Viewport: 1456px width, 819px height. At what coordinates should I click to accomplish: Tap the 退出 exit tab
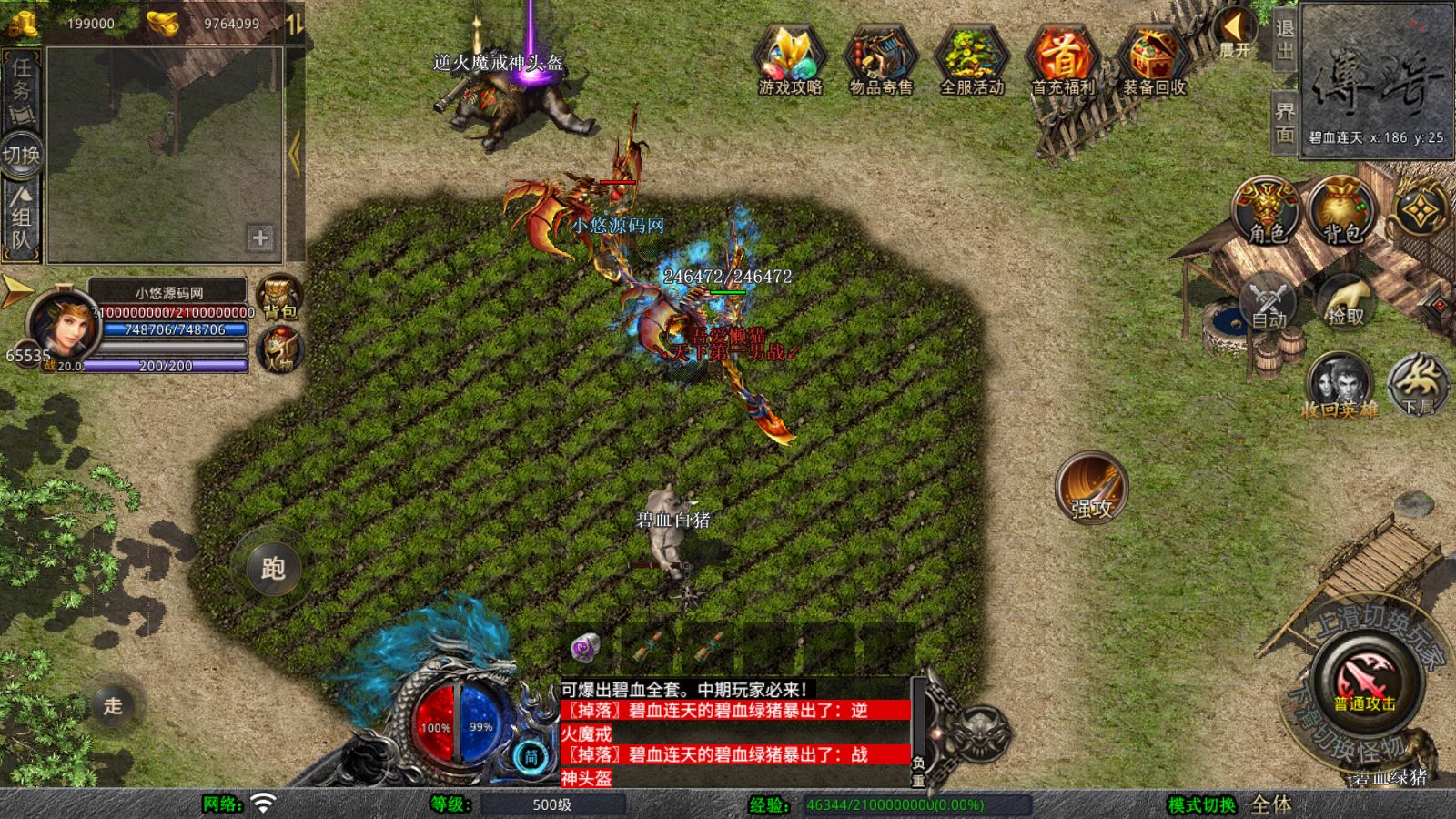click(x=1284, y=39)
